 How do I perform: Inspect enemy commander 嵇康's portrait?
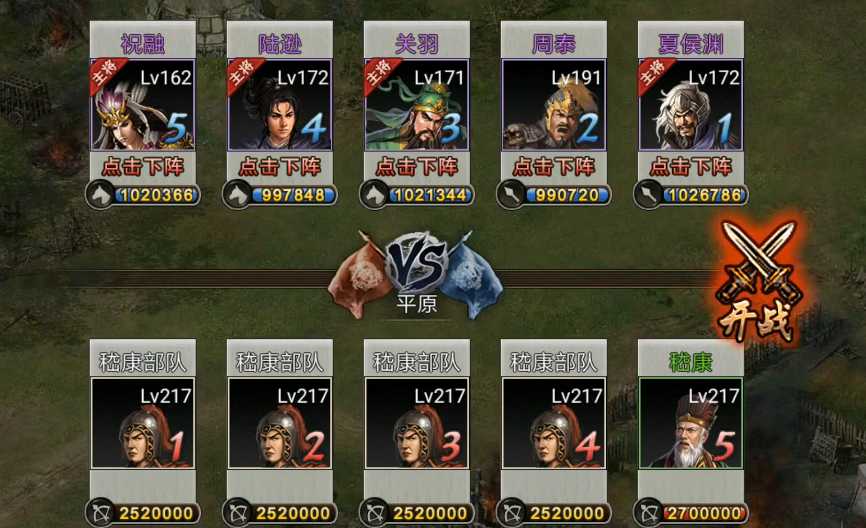pos(690,423)
